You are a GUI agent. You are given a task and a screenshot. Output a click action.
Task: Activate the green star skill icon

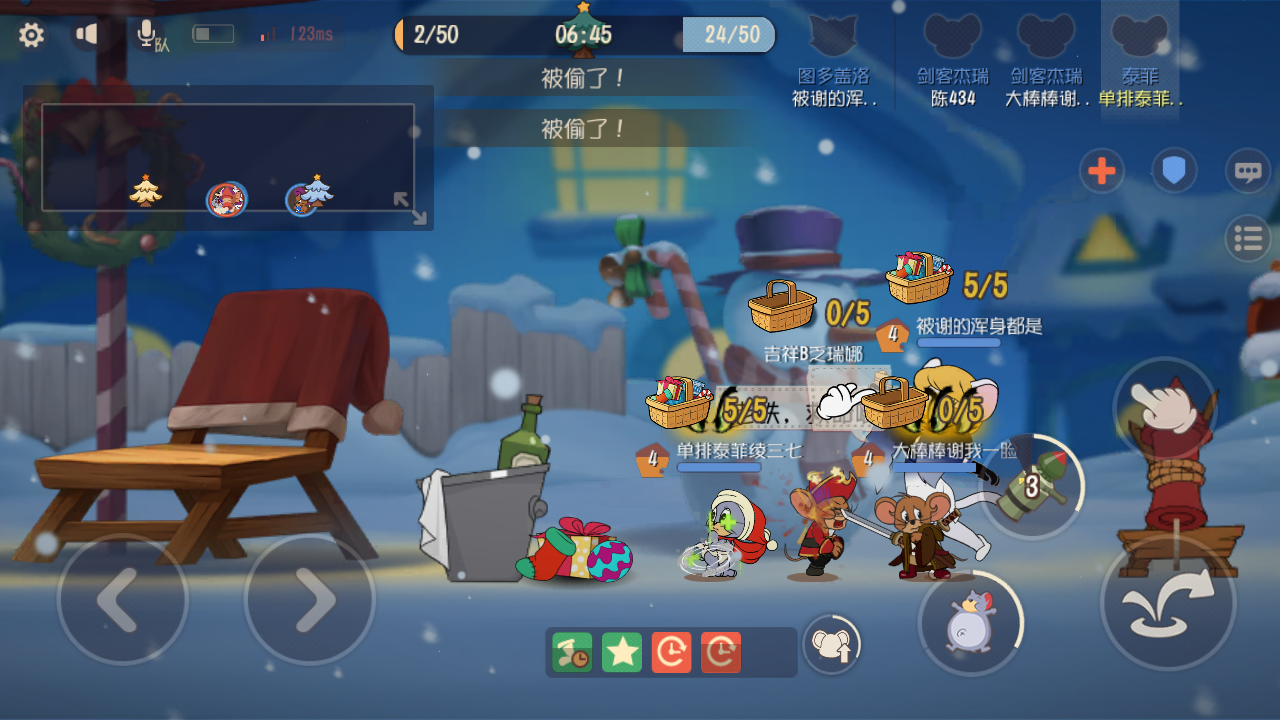620,652
